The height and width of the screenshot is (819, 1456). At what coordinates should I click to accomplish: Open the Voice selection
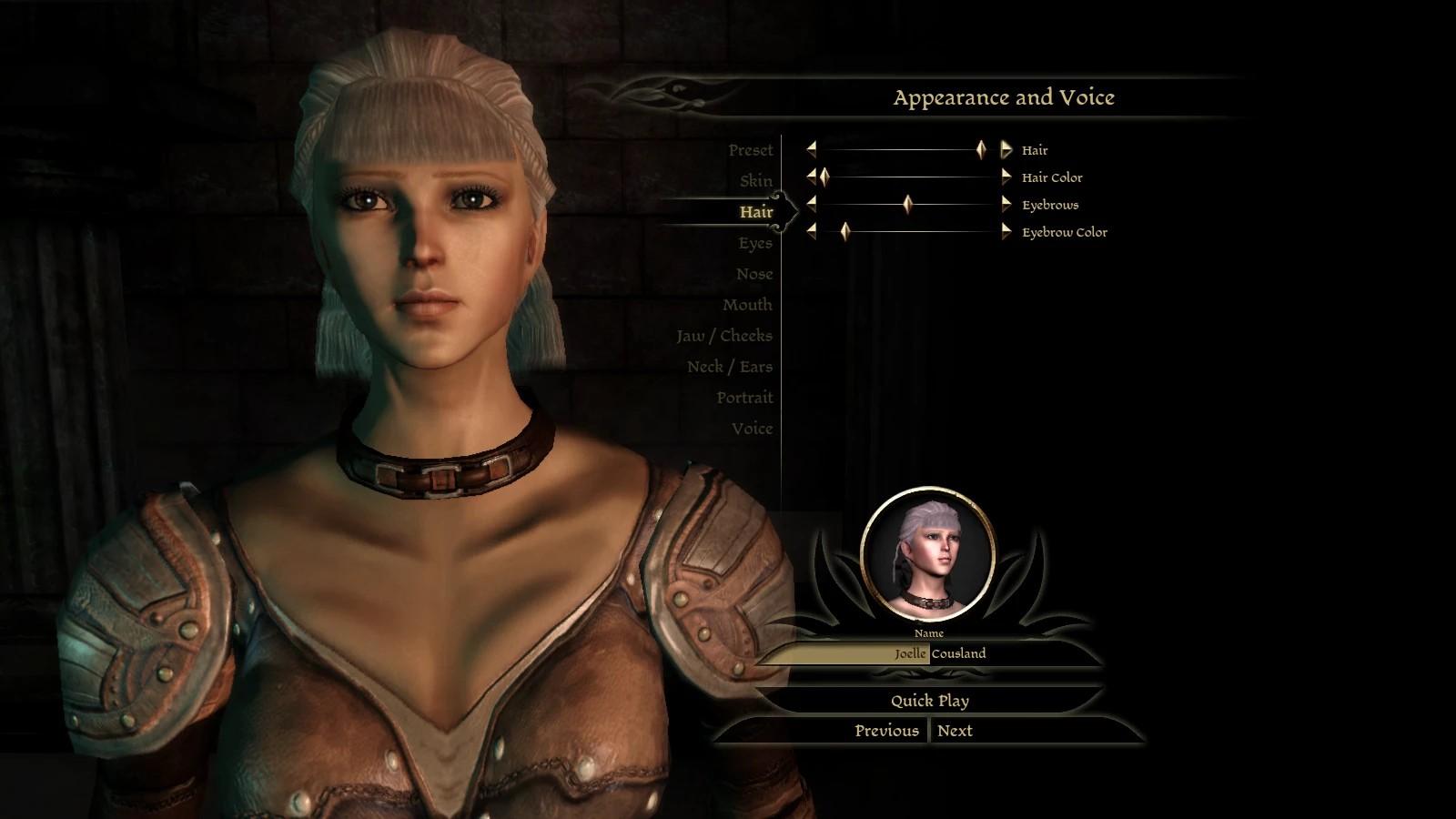[x=751, y=429]
